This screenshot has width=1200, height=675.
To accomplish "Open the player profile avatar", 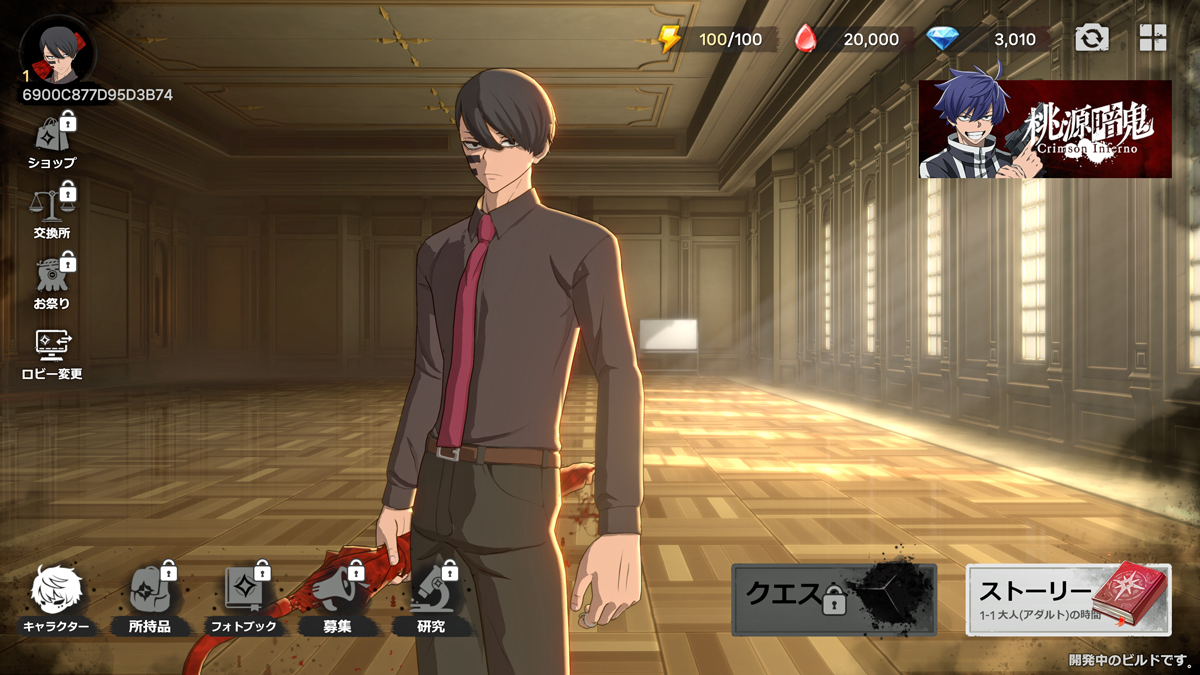I will [x=57, y=50].
